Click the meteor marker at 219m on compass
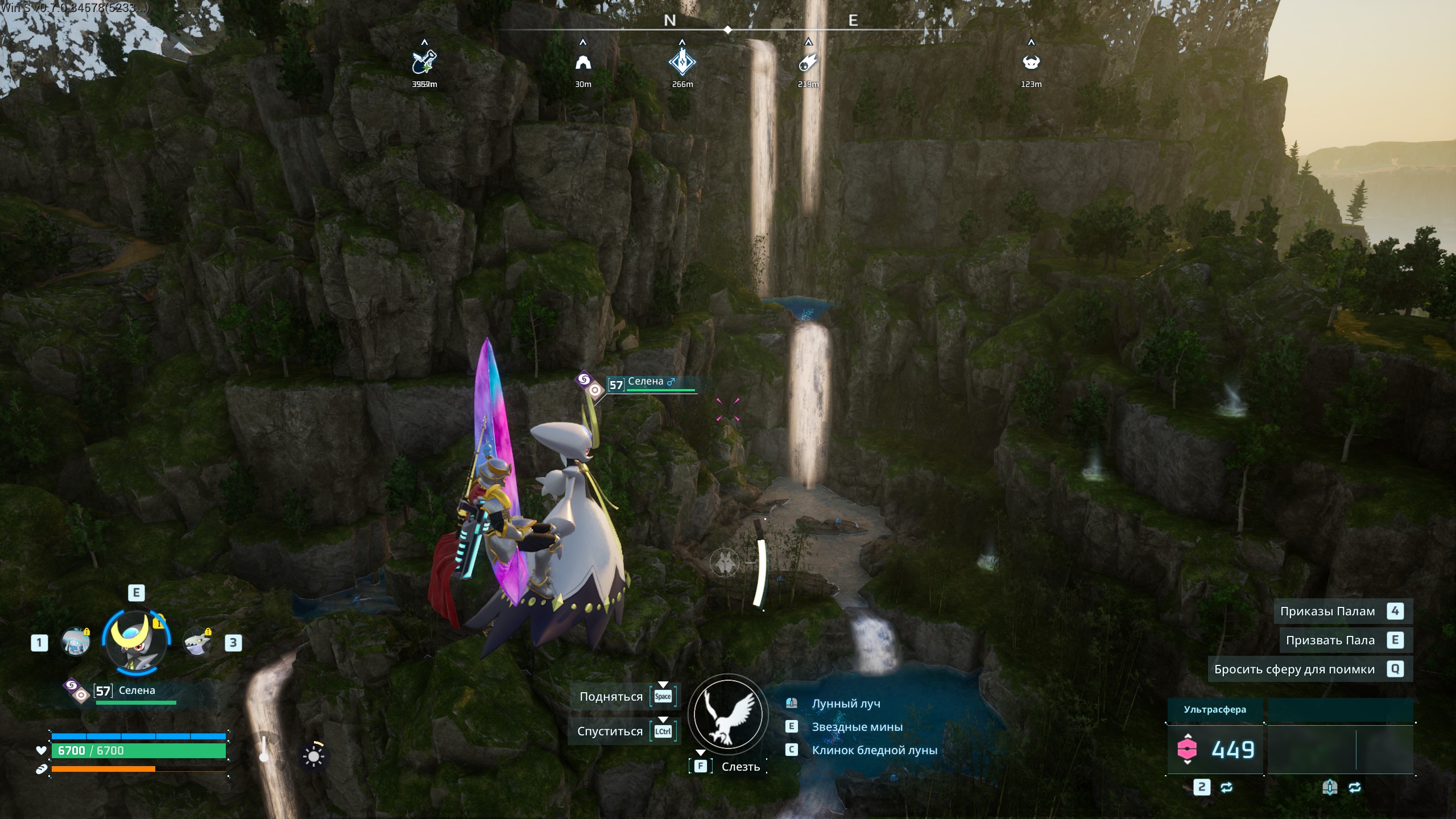1456x819 pixels. point(808,62)
